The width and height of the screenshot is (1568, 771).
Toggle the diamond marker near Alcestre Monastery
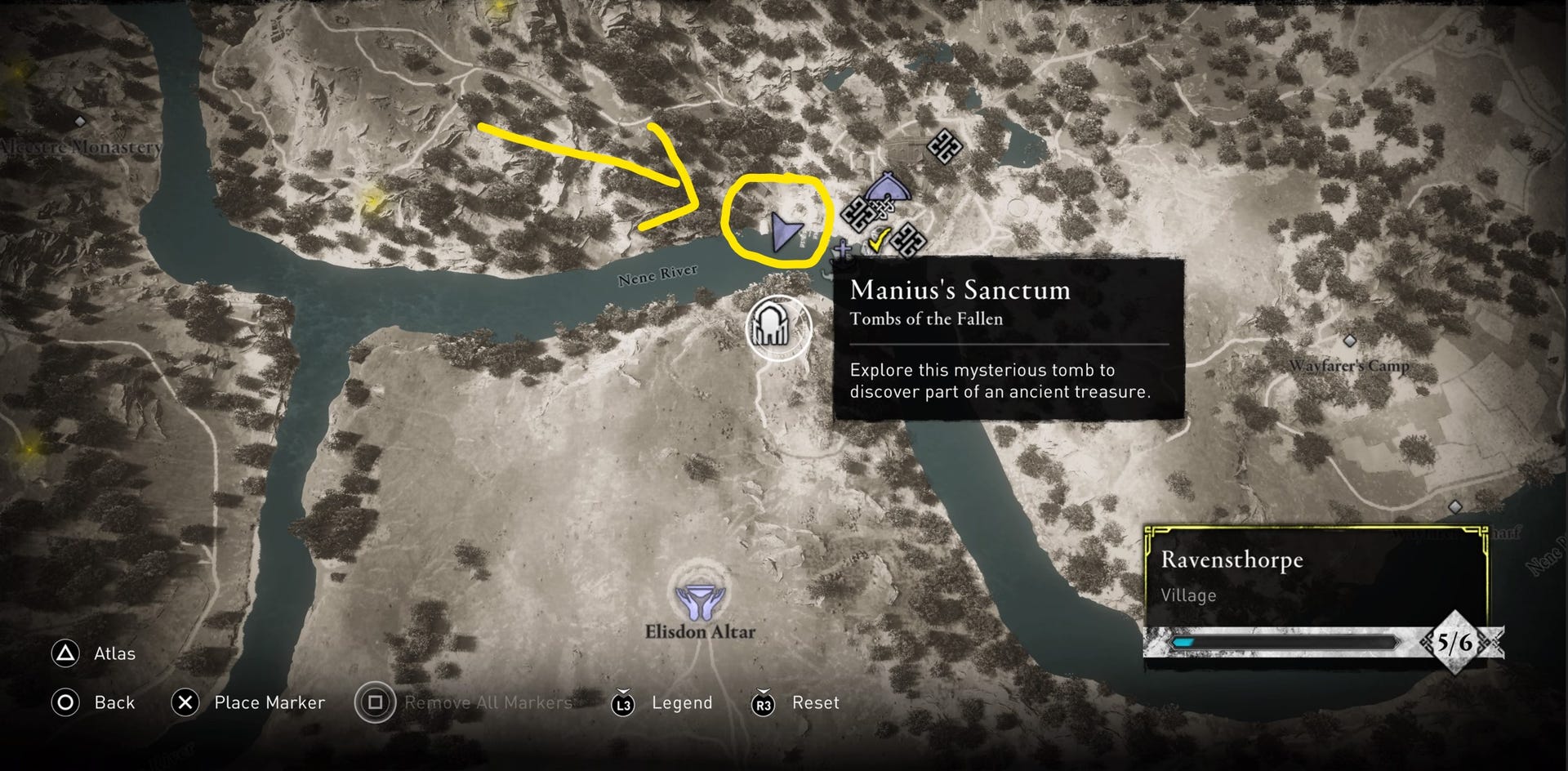78,119
